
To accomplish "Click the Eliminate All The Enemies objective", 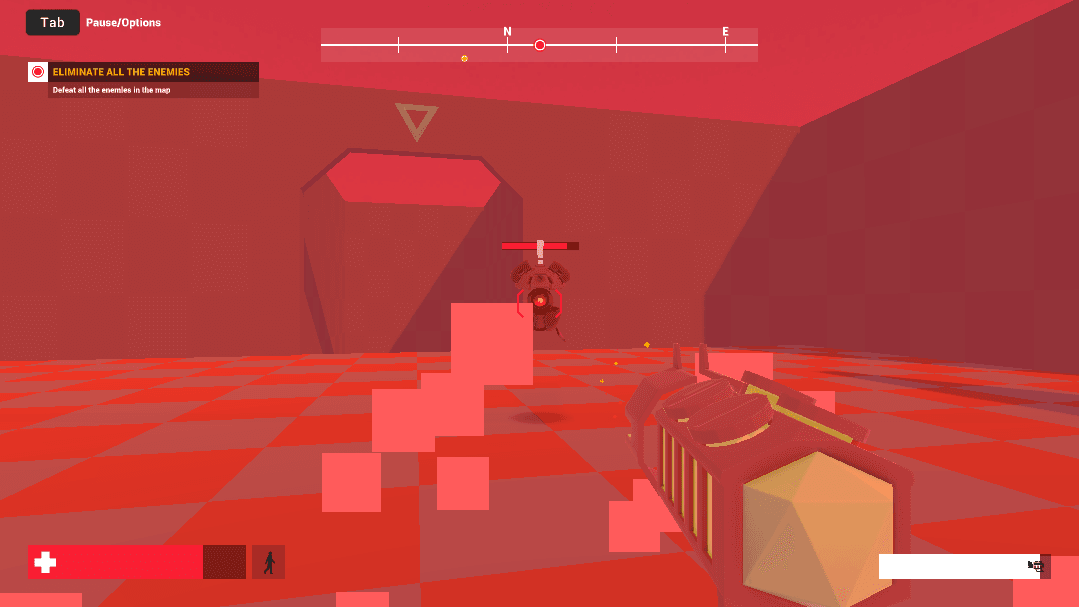I will coord(121,72).
